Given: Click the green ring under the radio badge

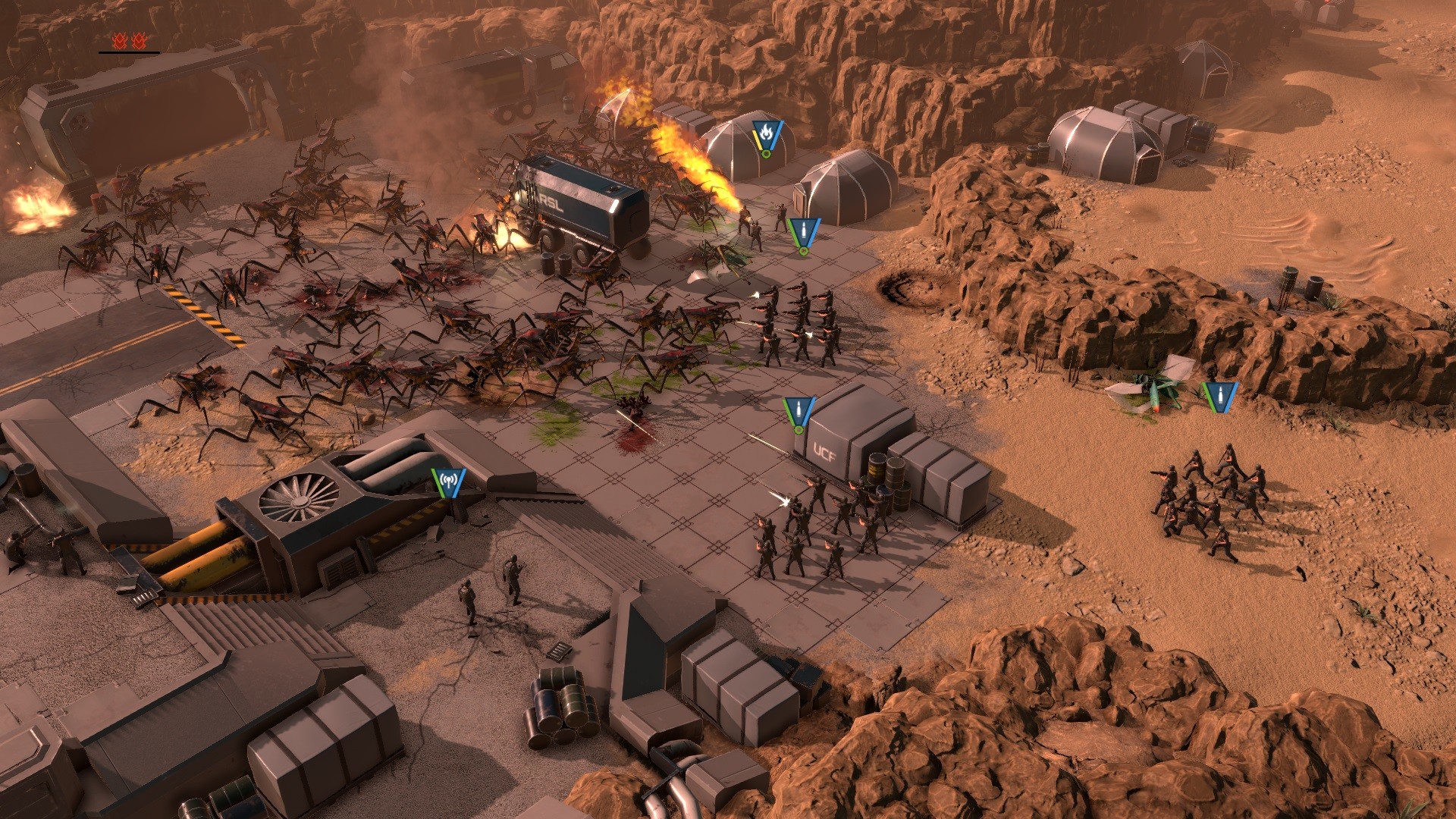Looking at the screenshot, I should tap(447, 502).
